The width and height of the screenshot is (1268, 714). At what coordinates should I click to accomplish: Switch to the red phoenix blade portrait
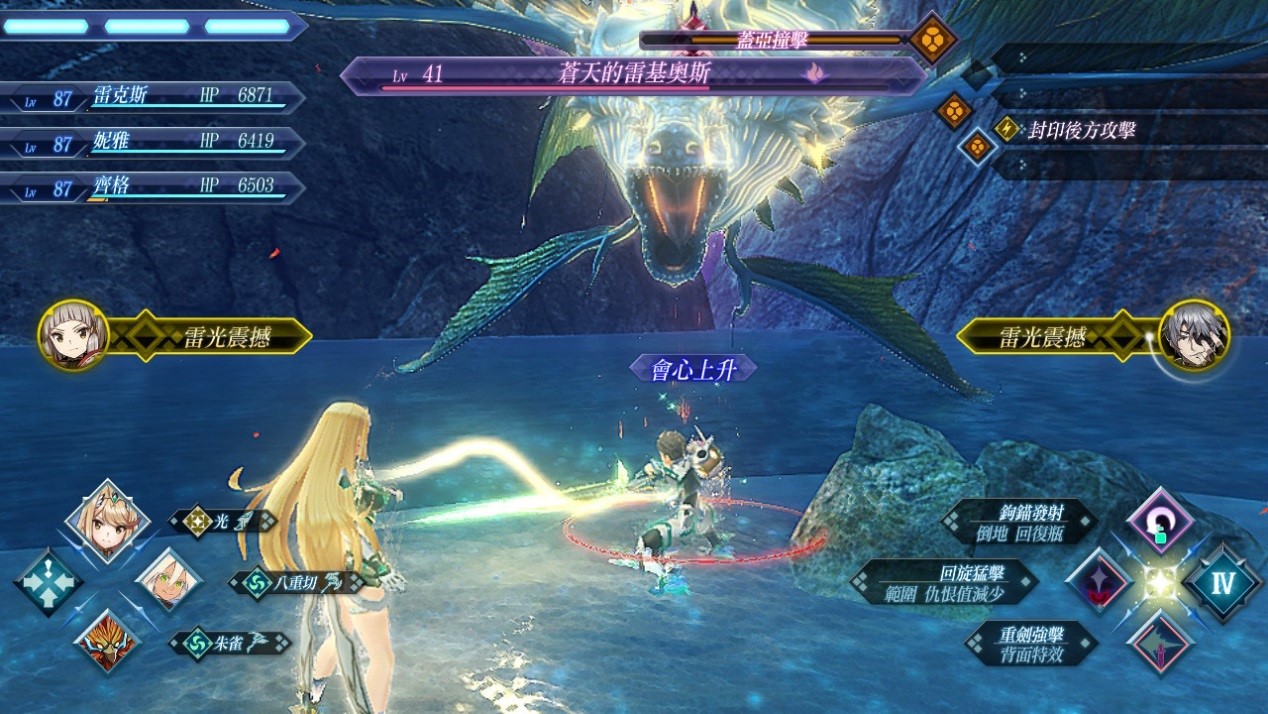107,640
